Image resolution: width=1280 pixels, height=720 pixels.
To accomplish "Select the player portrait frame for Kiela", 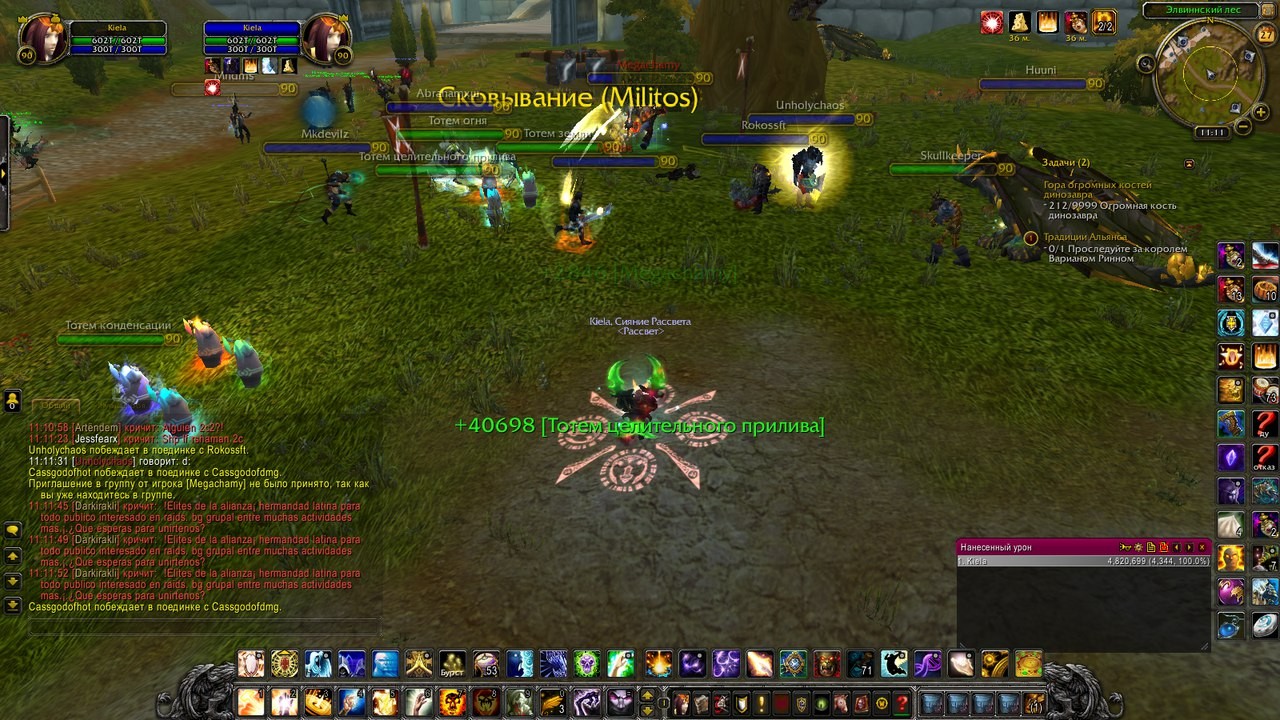I will (41, 38).
